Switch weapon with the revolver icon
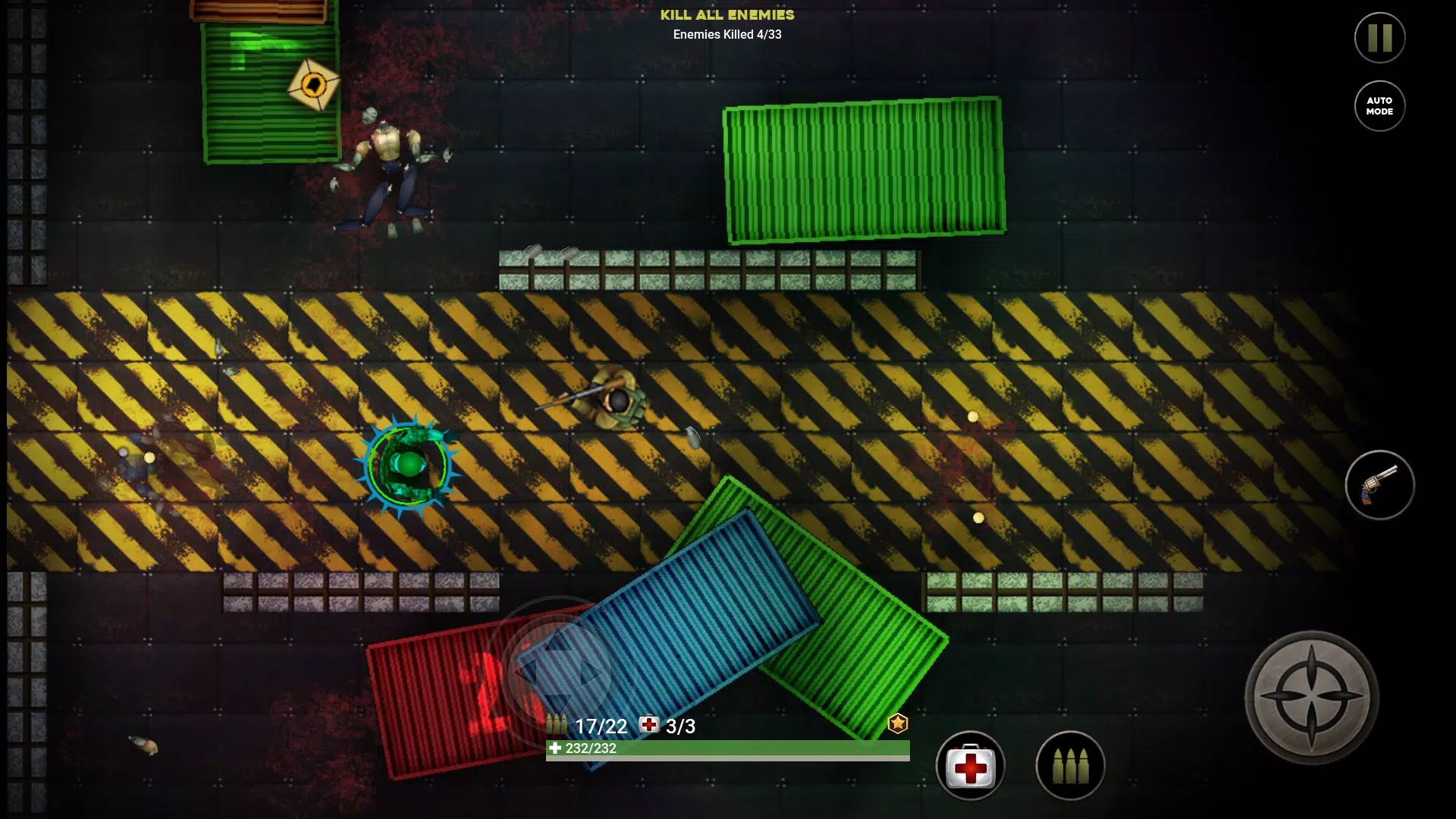This screenshot has width=1456, height=819. [x=1379, y=485]
